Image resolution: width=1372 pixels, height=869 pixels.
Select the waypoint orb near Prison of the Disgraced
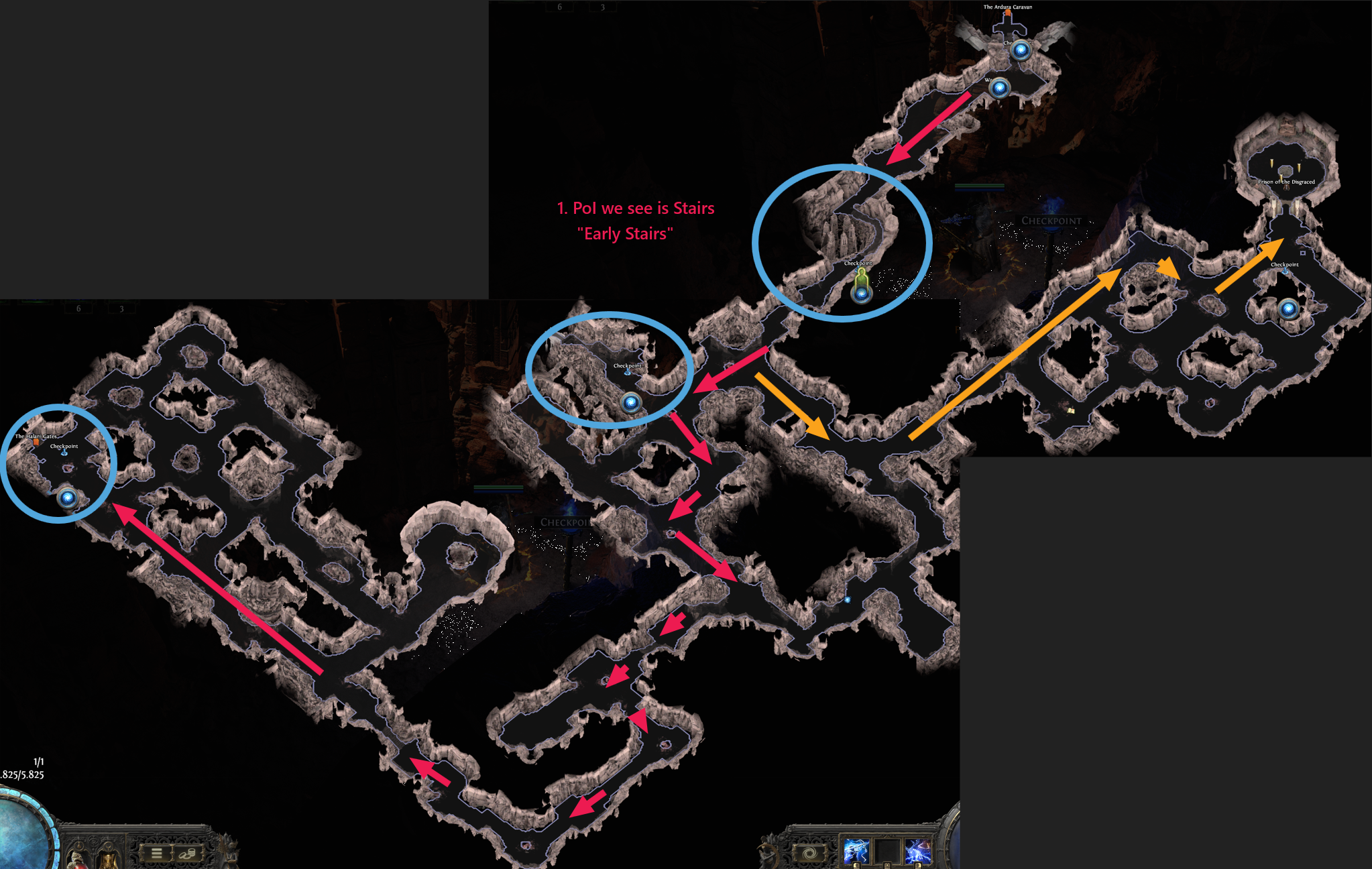1288,308
